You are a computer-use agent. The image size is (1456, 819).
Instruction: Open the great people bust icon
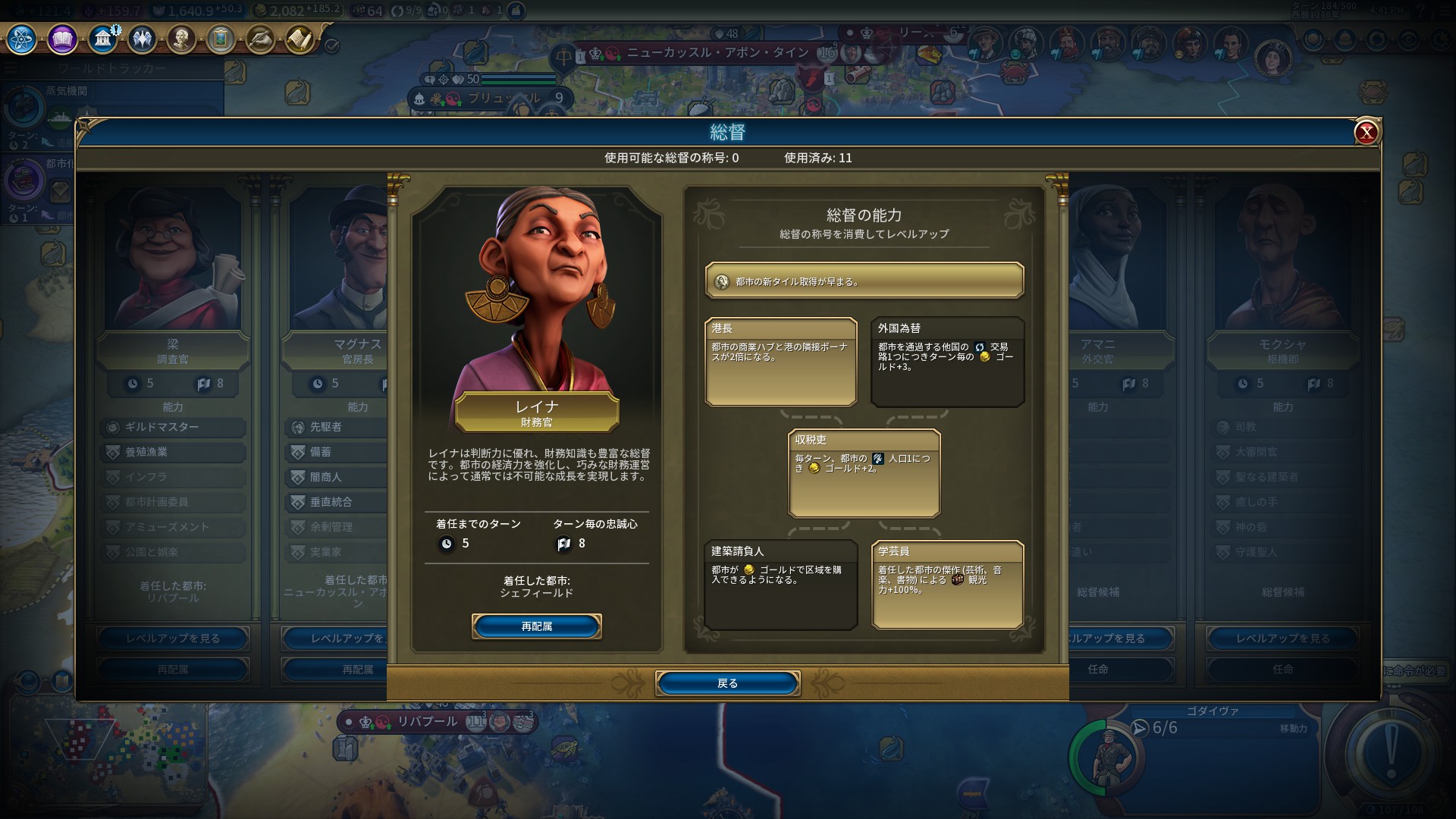pos(181,39)
